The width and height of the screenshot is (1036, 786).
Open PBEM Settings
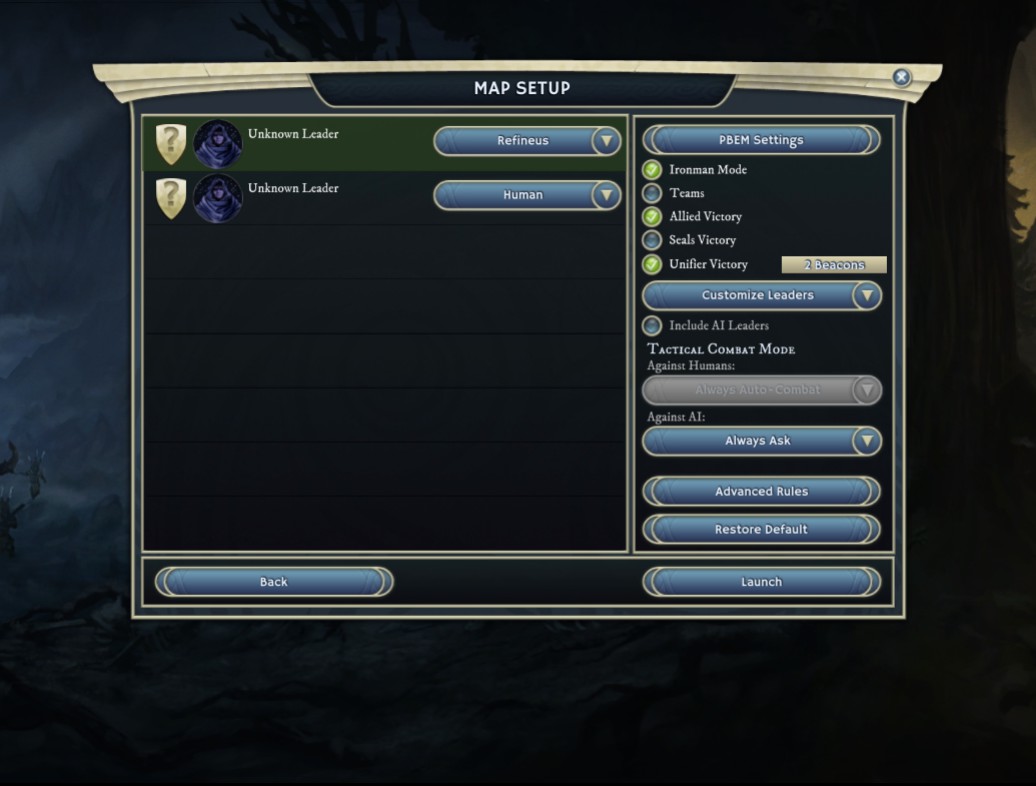pyautogui.click(x=761, y=140)
